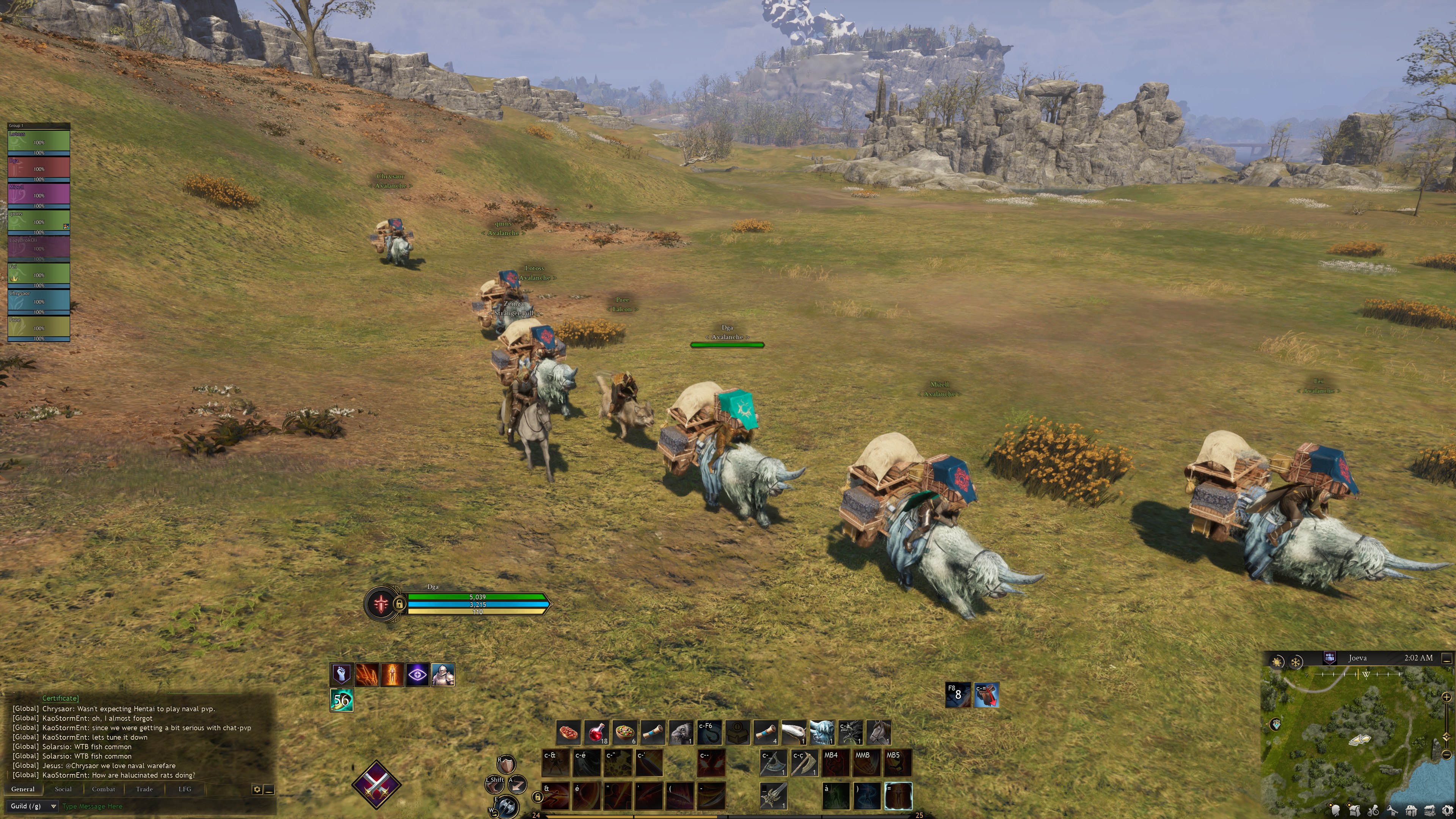Select Mizell in the group frame

point(38,195)
